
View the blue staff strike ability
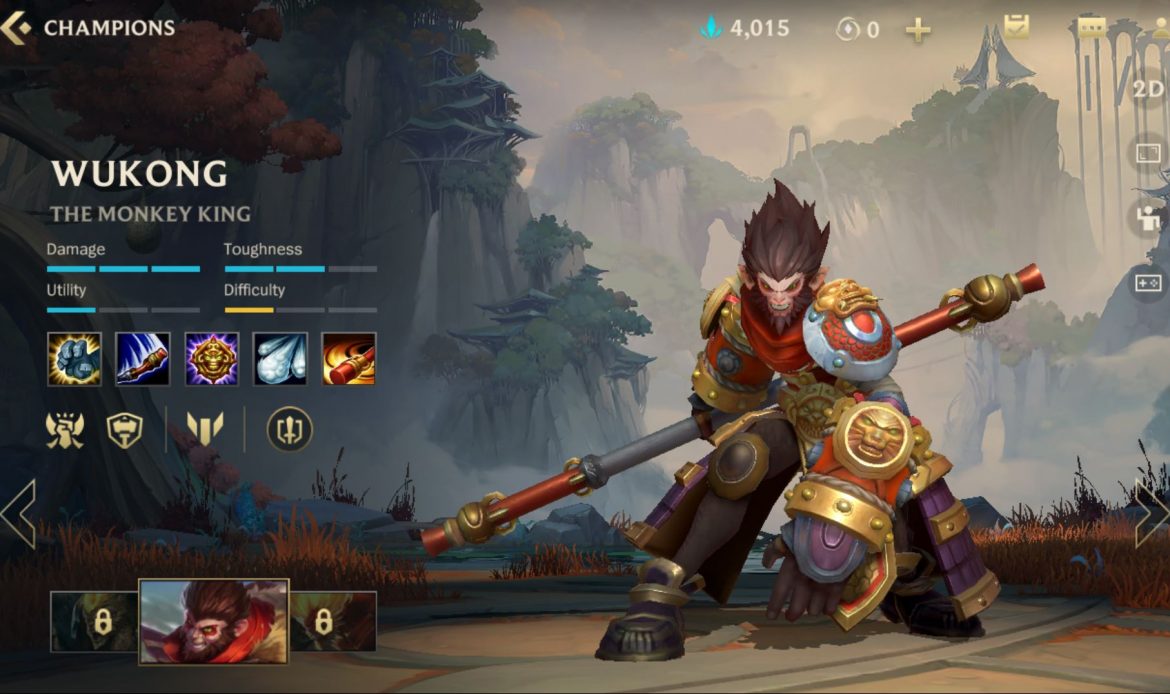click(x=143, y=359)
